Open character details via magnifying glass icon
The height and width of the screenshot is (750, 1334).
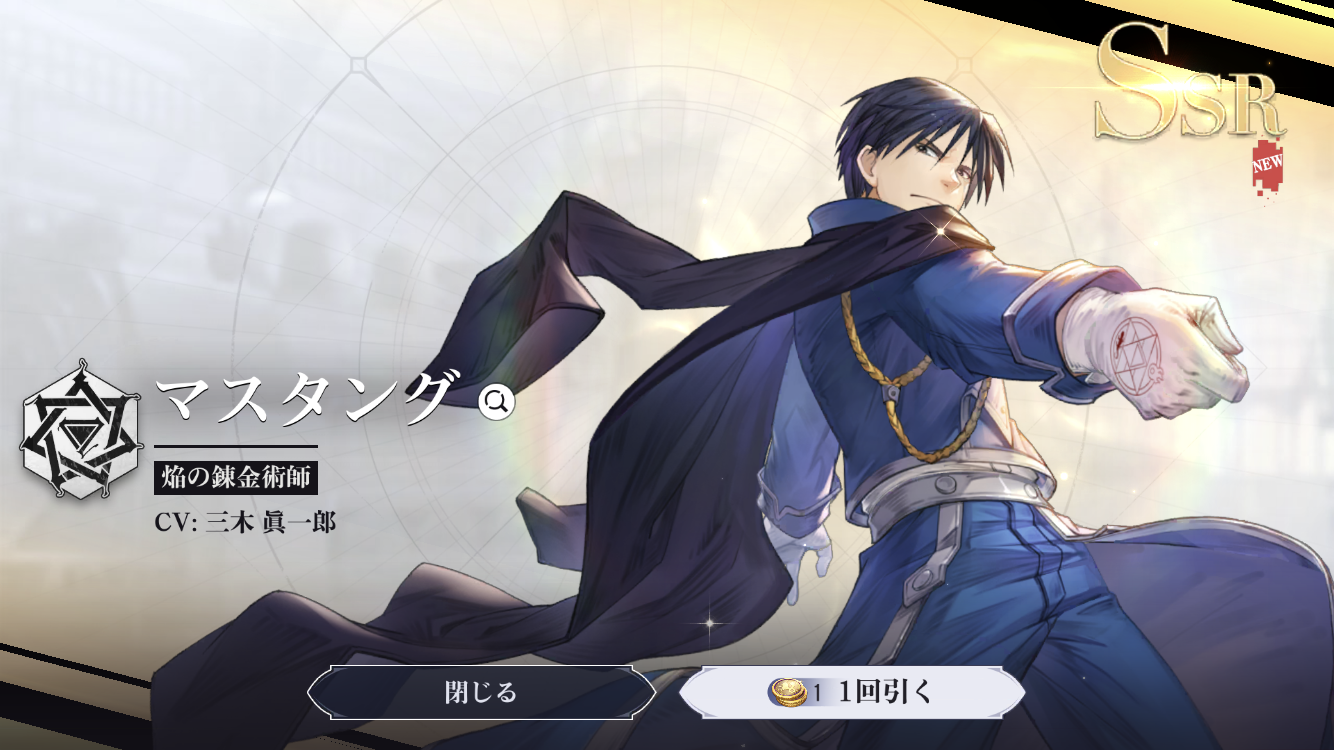tap(496, 402)
